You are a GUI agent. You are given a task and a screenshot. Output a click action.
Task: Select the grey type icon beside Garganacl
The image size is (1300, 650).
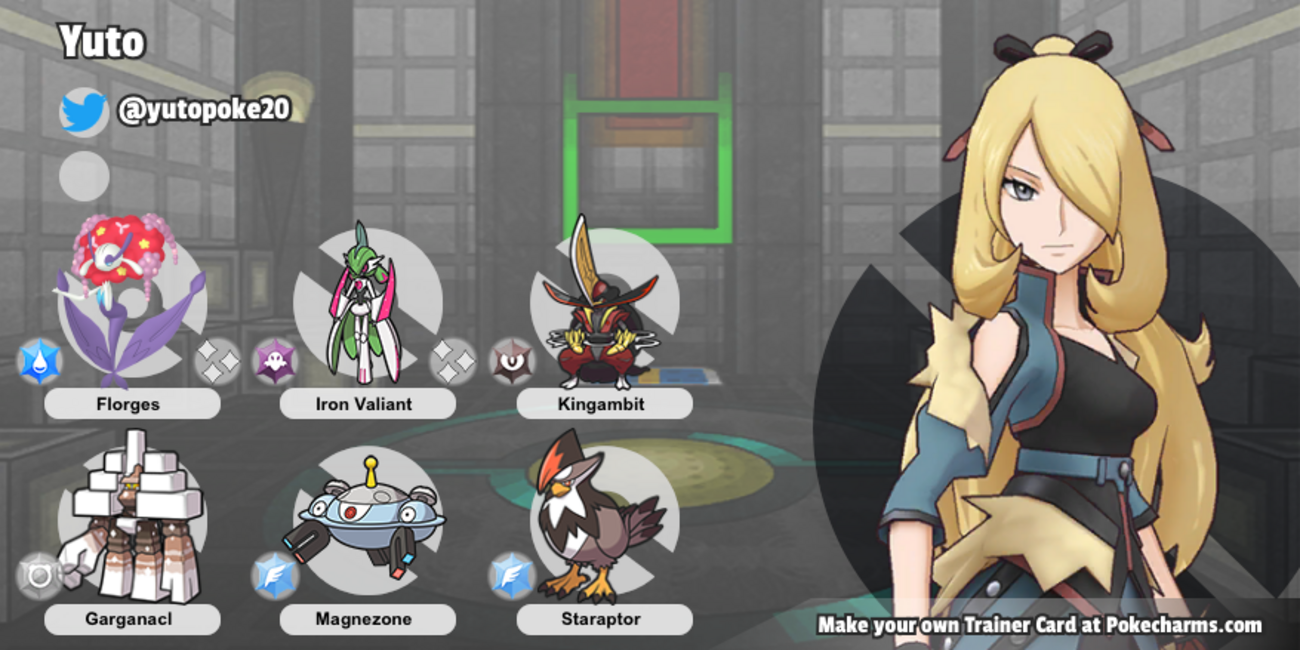(40, 576)
